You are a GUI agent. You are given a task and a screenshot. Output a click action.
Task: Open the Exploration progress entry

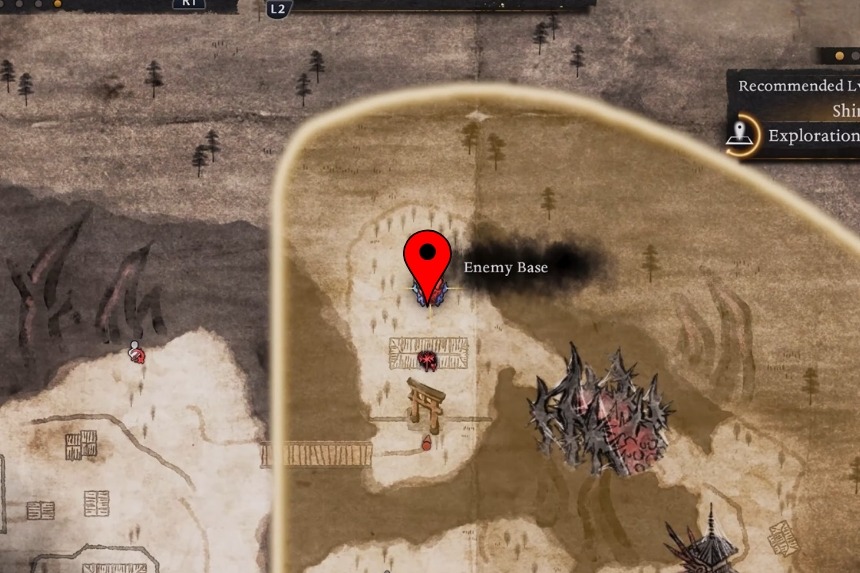tap(810, 136)
